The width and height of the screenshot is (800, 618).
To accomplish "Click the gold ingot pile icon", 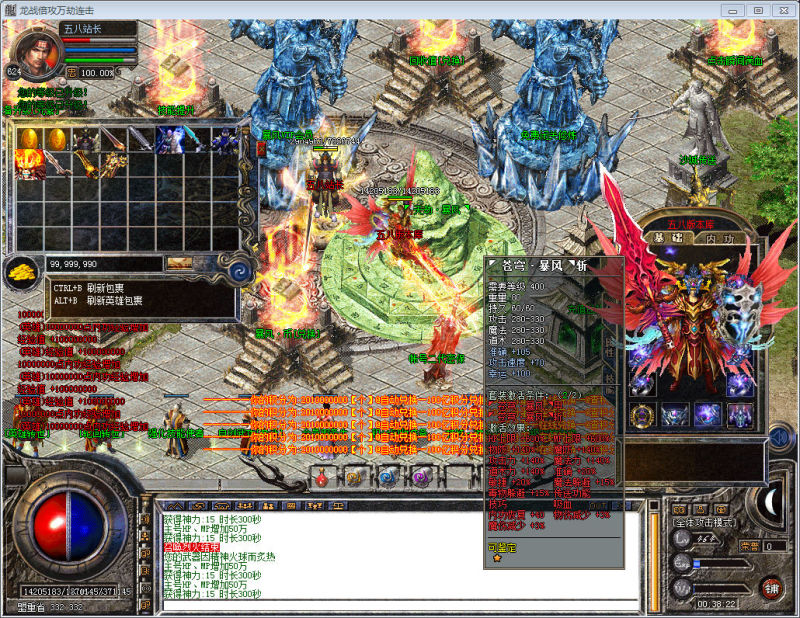I will [x=20, y=271].
